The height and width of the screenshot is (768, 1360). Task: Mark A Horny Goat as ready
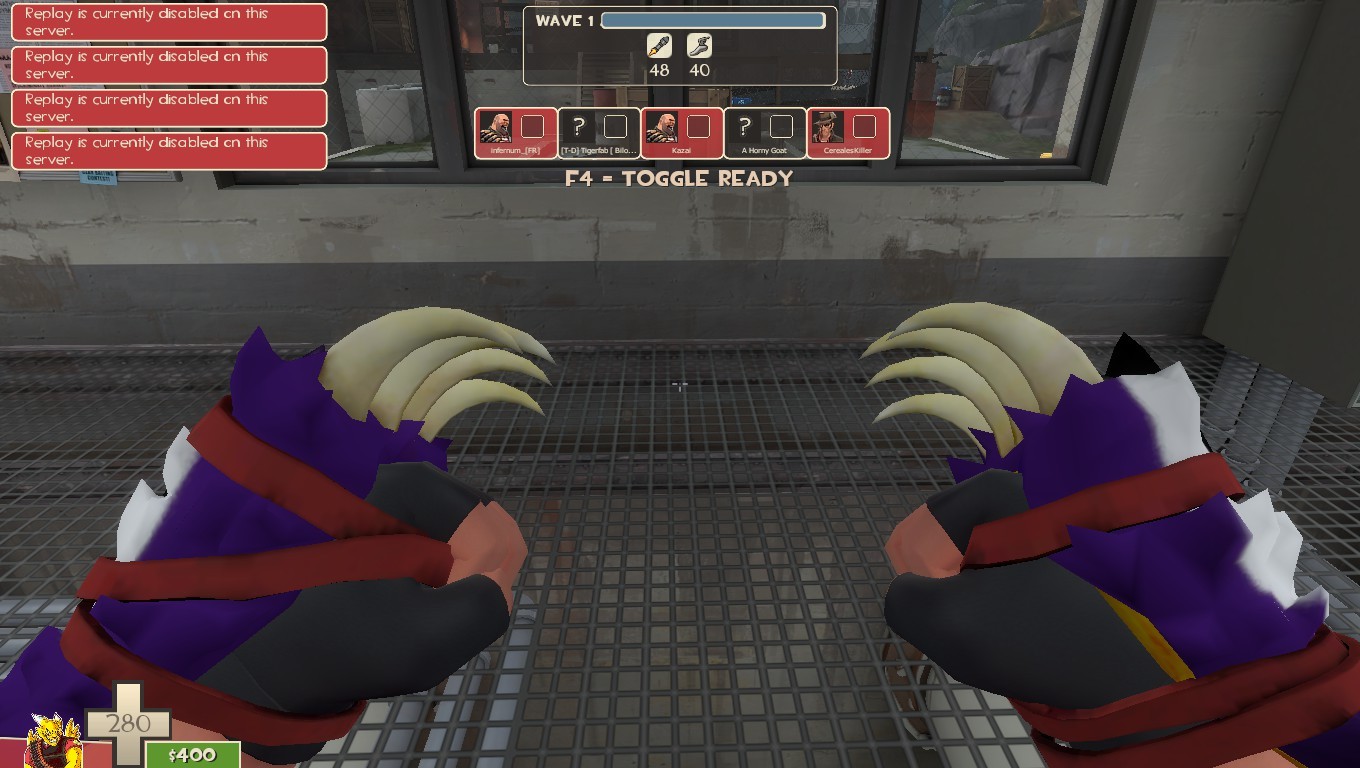(x=783, y=127)
